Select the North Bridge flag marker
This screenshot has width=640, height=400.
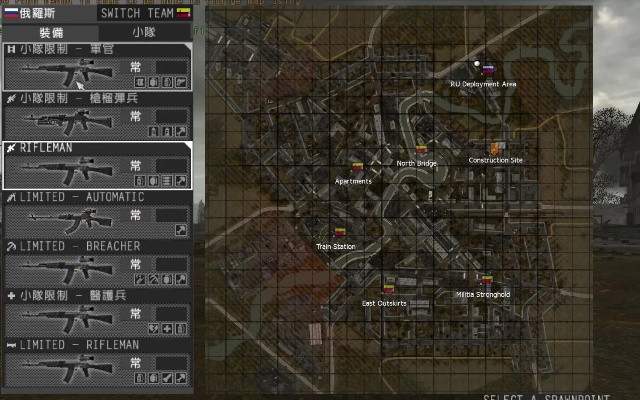point(421,151)
